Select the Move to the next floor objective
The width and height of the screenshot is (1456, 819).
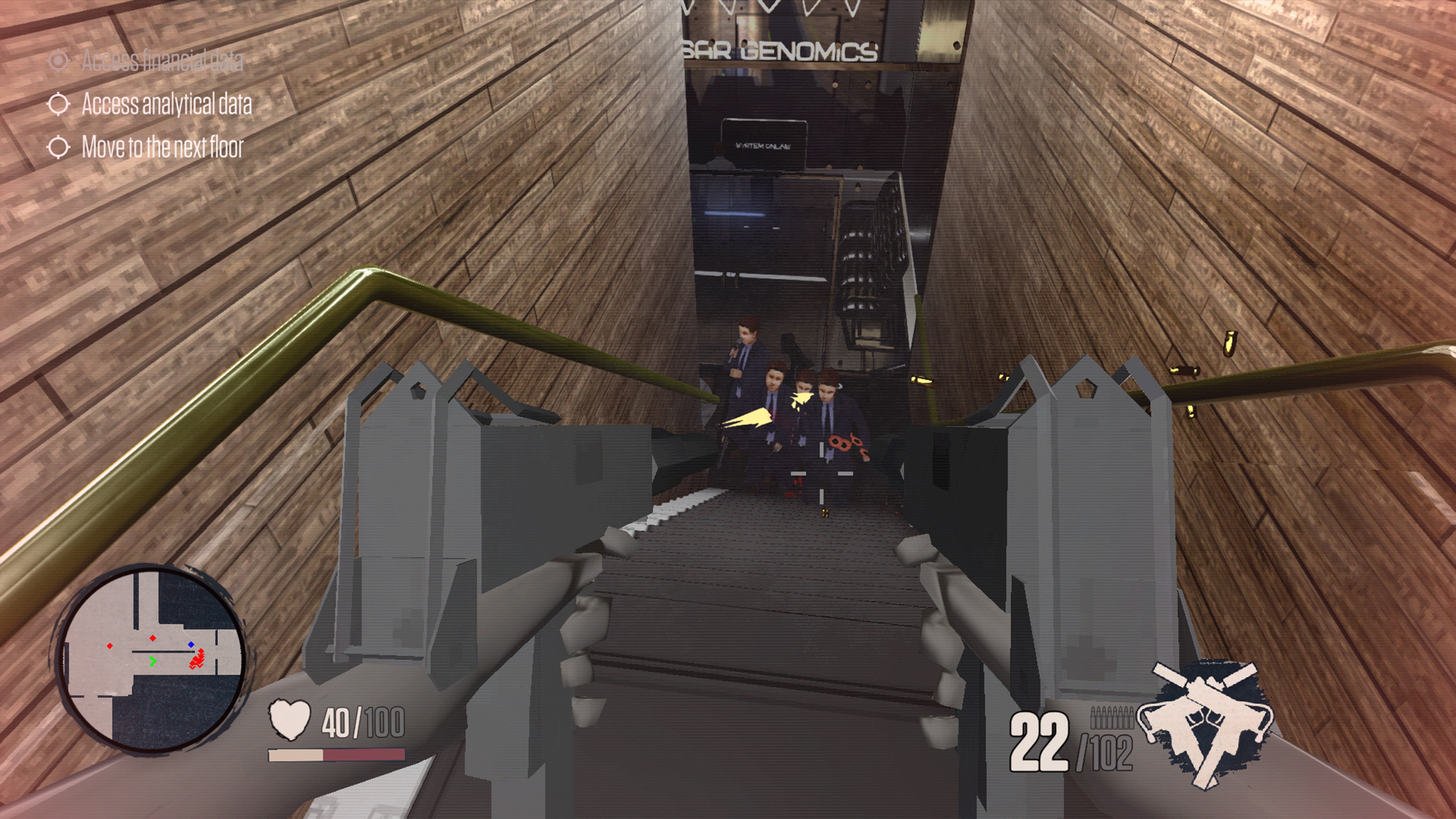click(x=162, y=147)
